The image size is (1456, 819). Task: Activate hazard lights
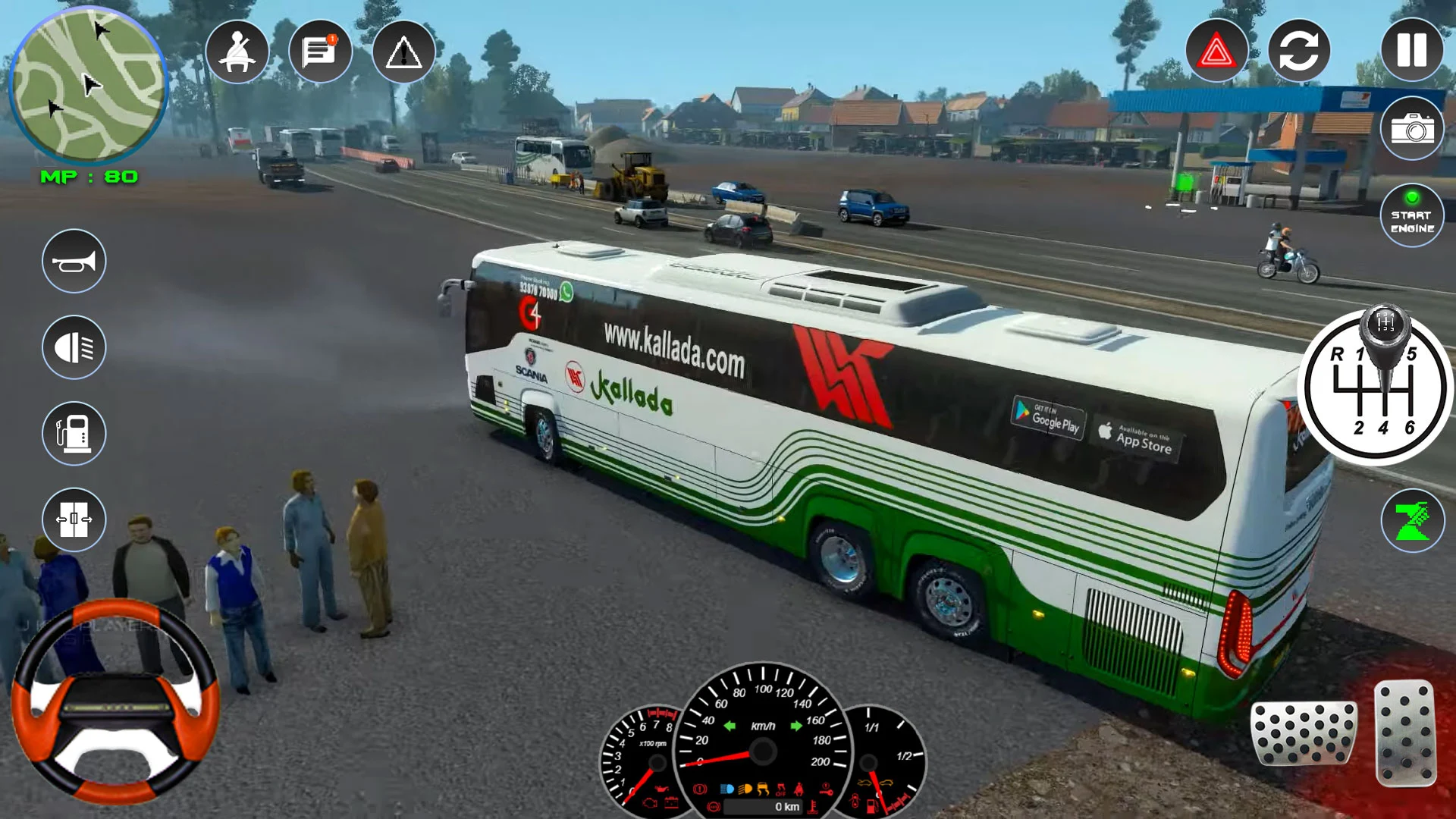click(1216, 50)
